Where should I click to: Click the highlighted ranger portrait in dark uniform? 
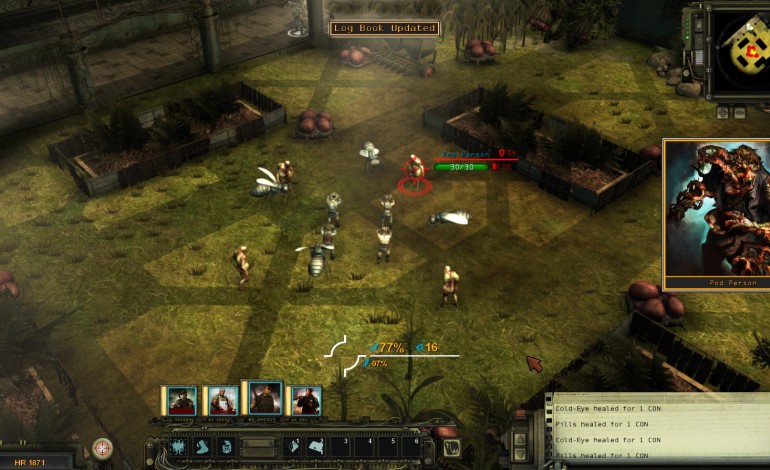264,398
